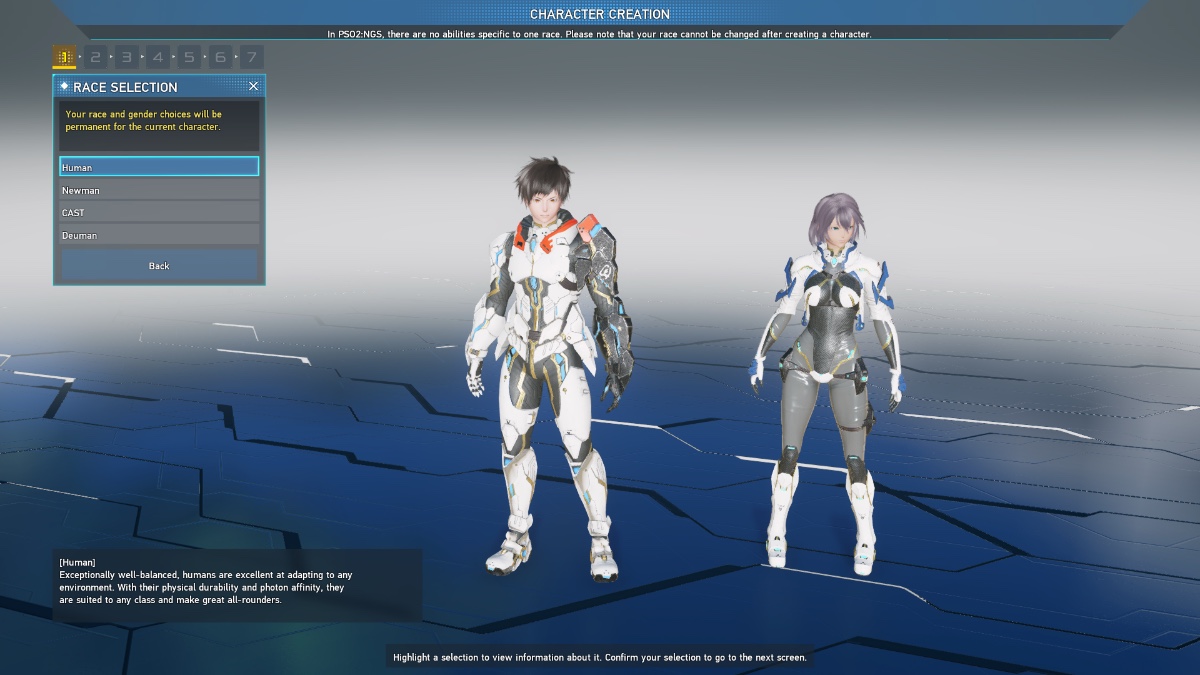Viewport: 1200px width, 675px height.
Task: Go to creation step 7
Action: (x=252, y=57)
